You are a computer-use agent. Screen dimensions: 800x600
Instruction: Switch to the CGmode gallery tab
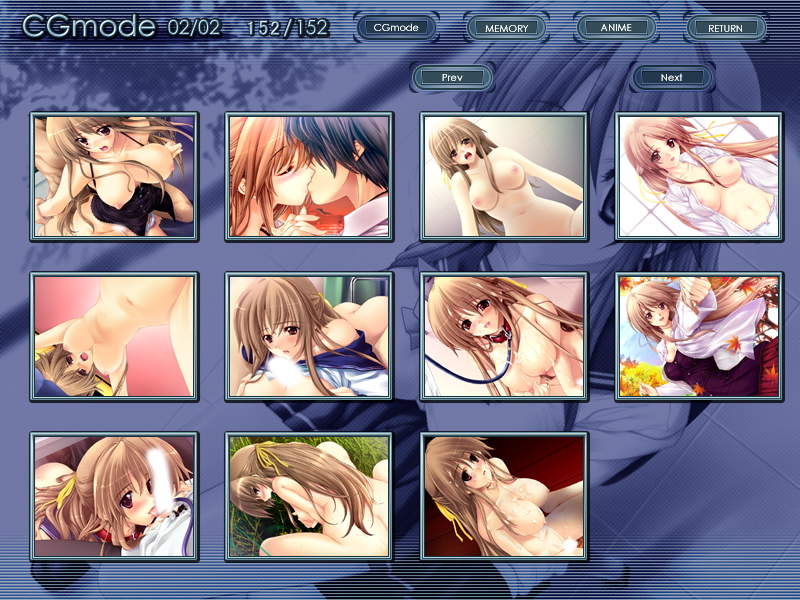(x=395, y=28)
